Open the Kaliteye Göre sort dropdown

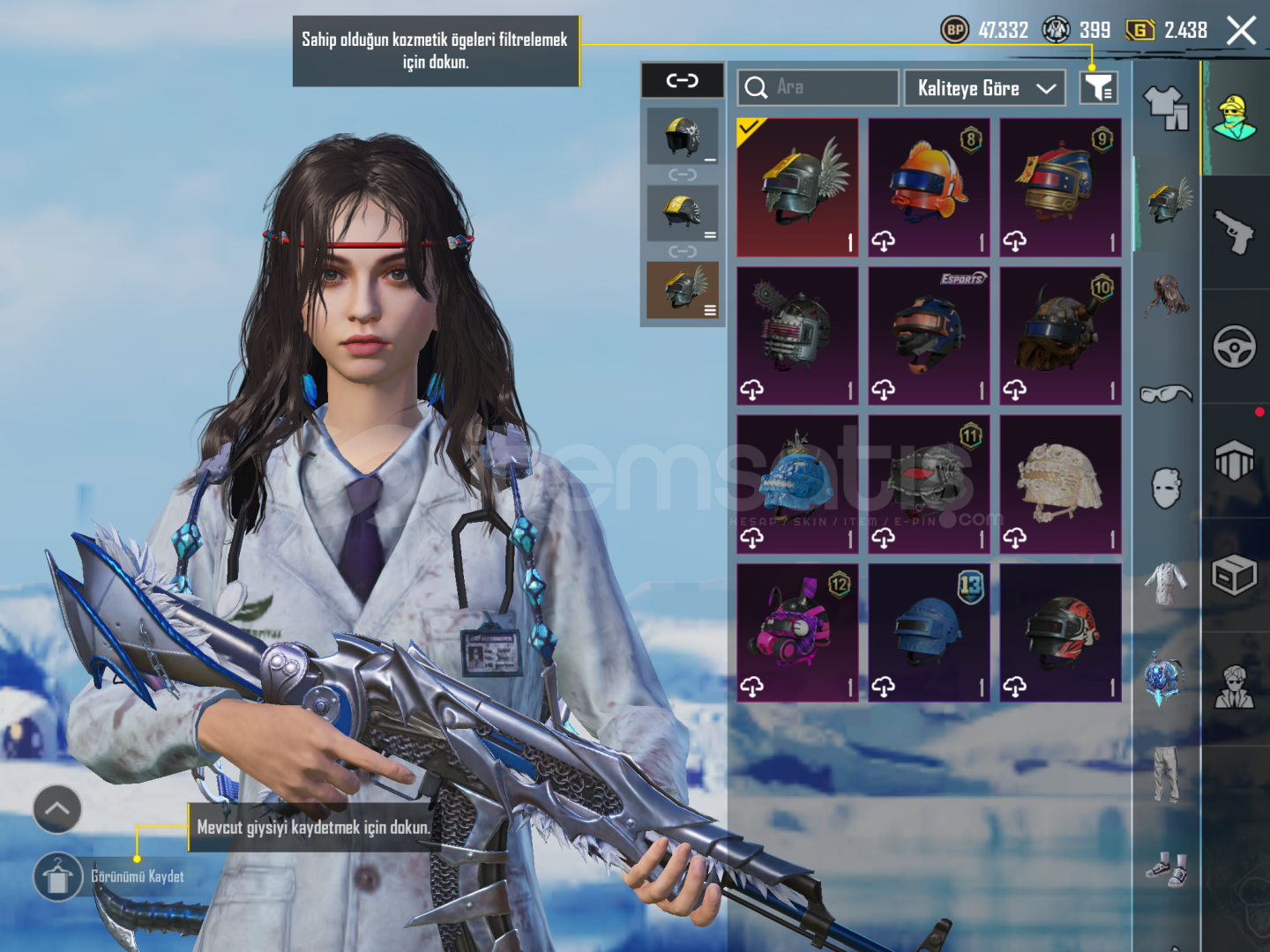pos(985,88)
